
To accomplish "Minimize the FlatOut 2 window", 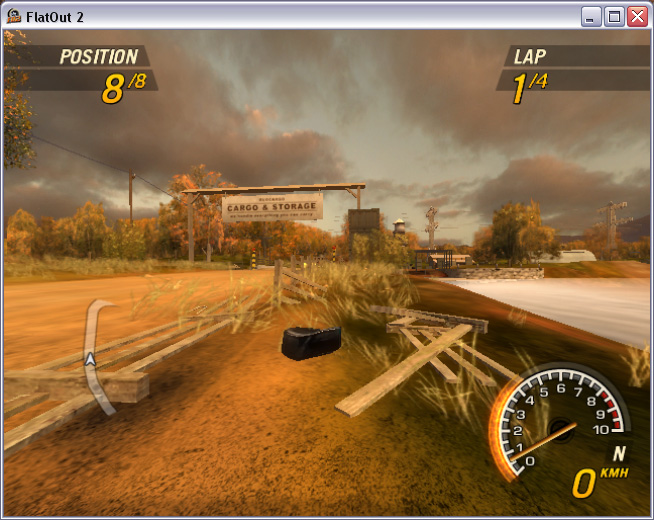I will tap(591, 16).
